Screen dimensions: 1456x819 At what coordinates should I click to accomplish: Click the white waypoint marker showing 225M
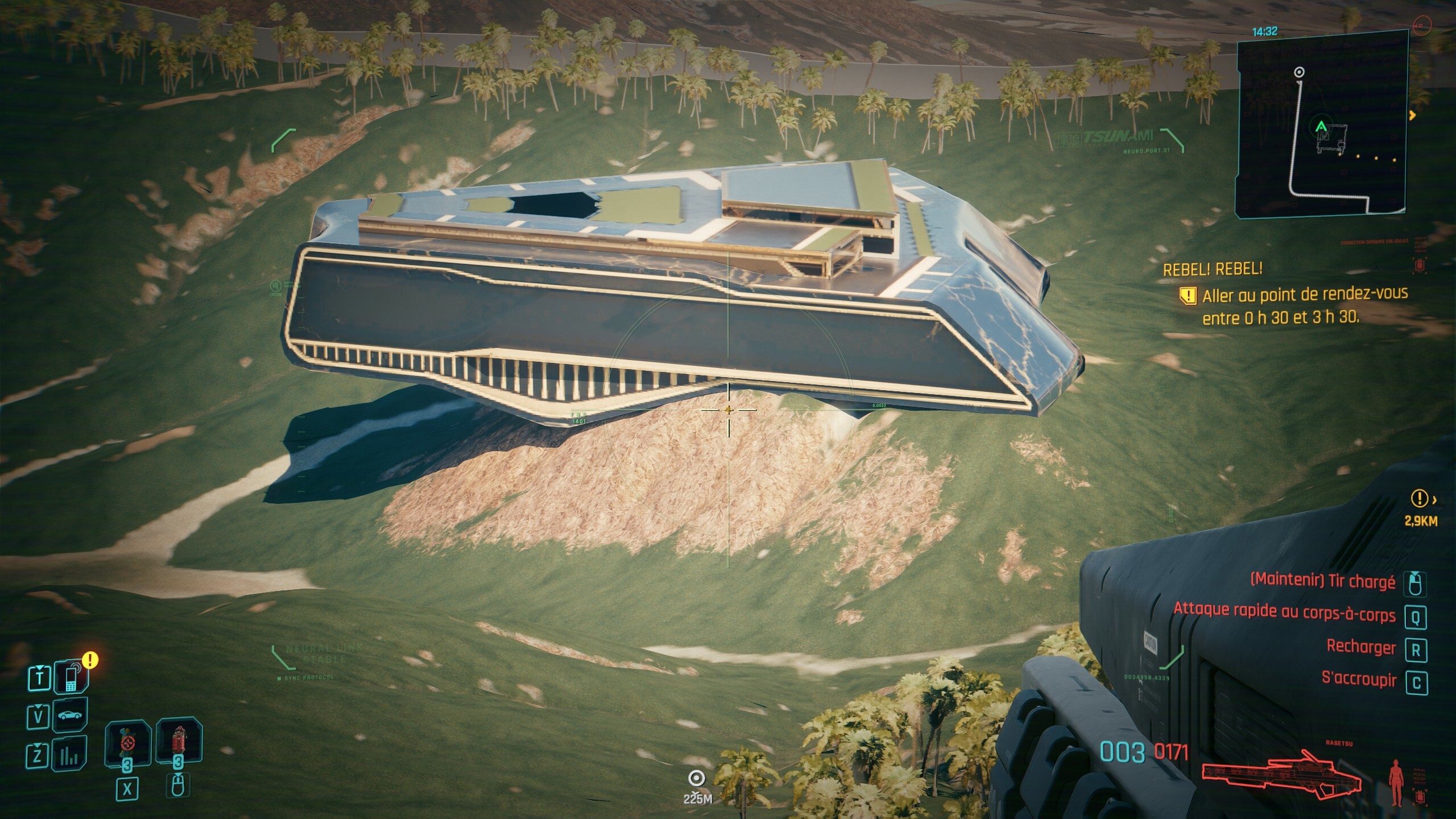click(x=697, y=778)
